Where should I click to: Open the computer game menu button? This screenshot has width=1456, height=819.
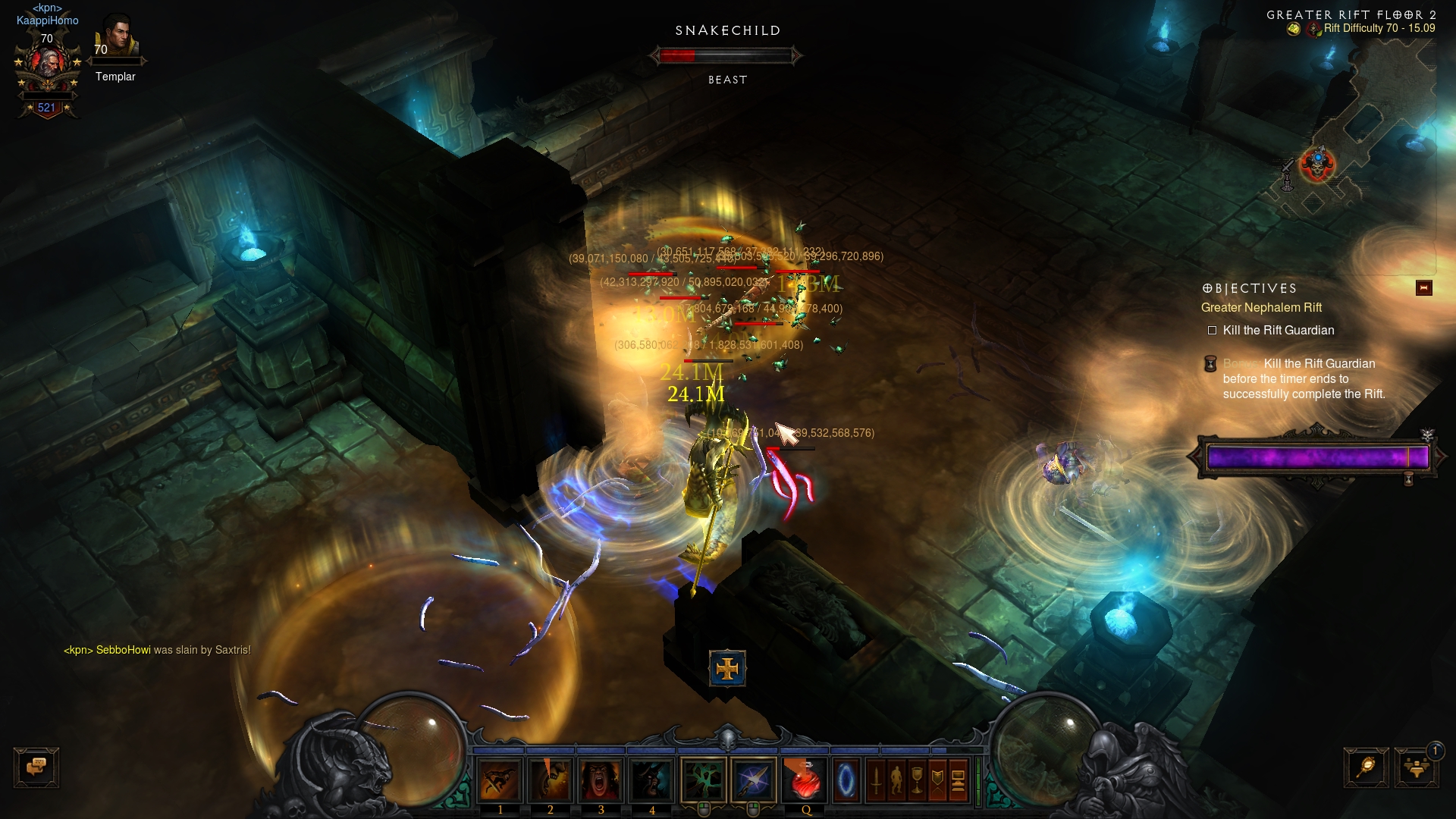(958, 780)
